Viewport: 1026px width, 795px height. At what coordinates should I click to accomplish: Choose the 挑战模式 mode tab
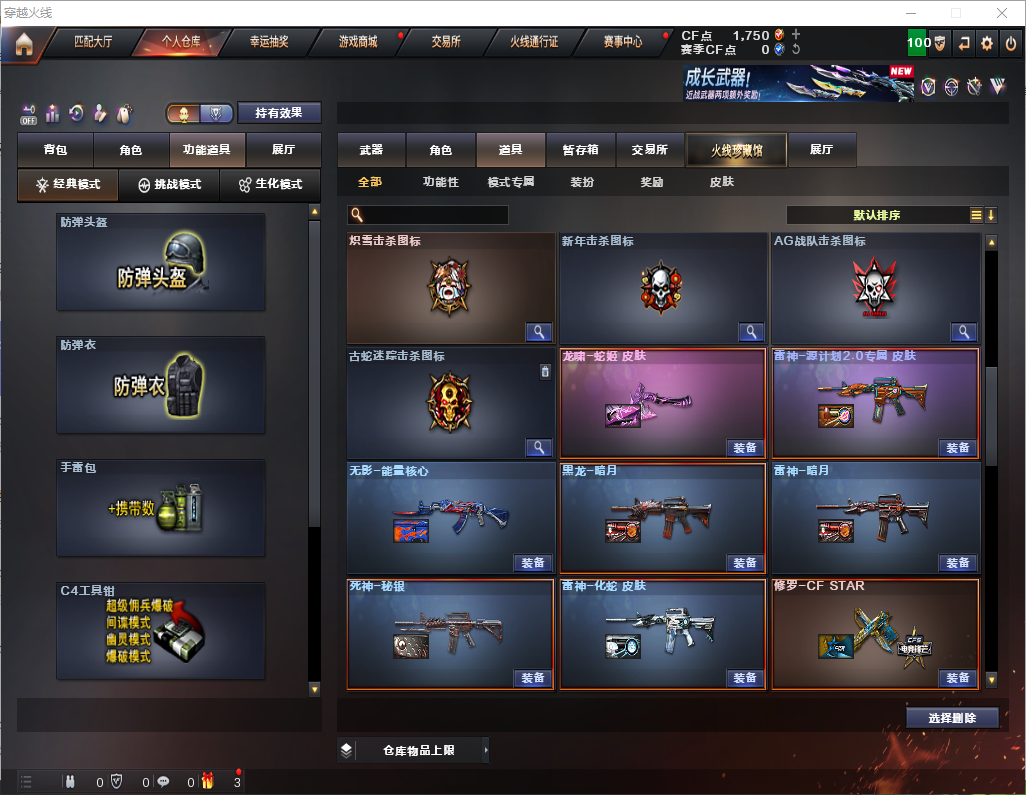tap(170, 185)
